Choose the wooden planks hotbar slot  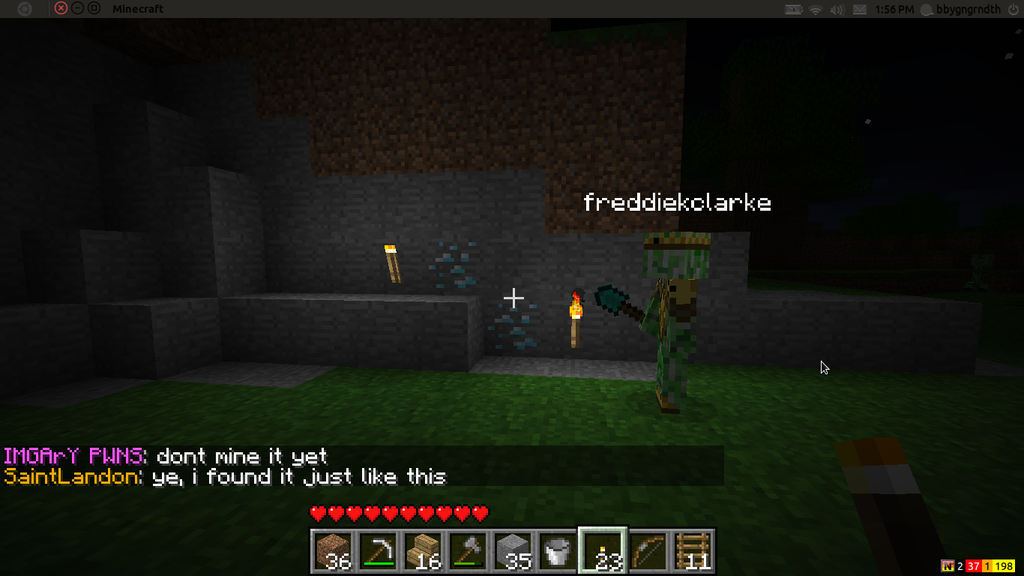click(423, 551)
